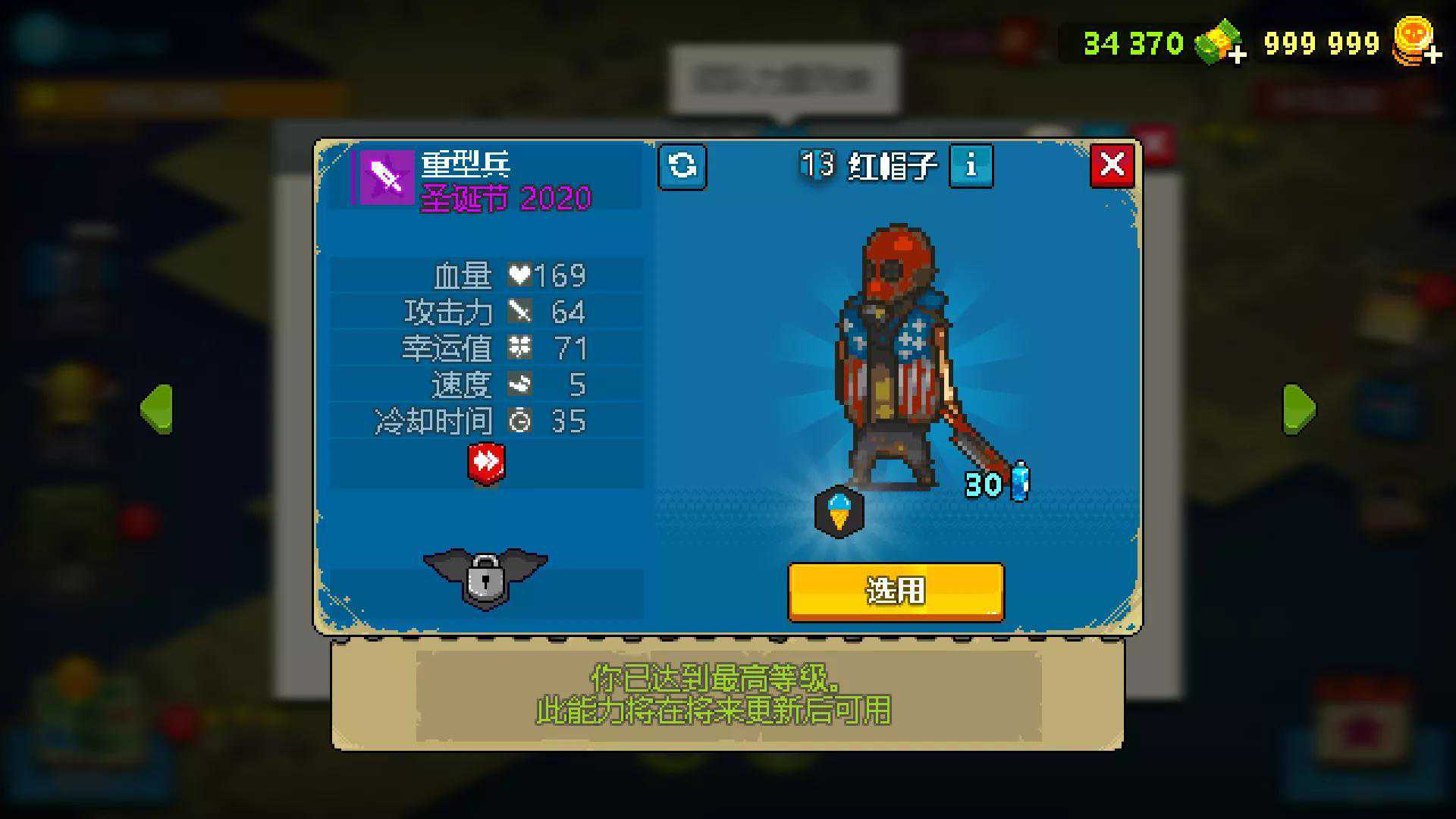This screenshot has width=1456, height=819.
Task: Select the red double-arrow ability icon
Action: coord(486,462)
